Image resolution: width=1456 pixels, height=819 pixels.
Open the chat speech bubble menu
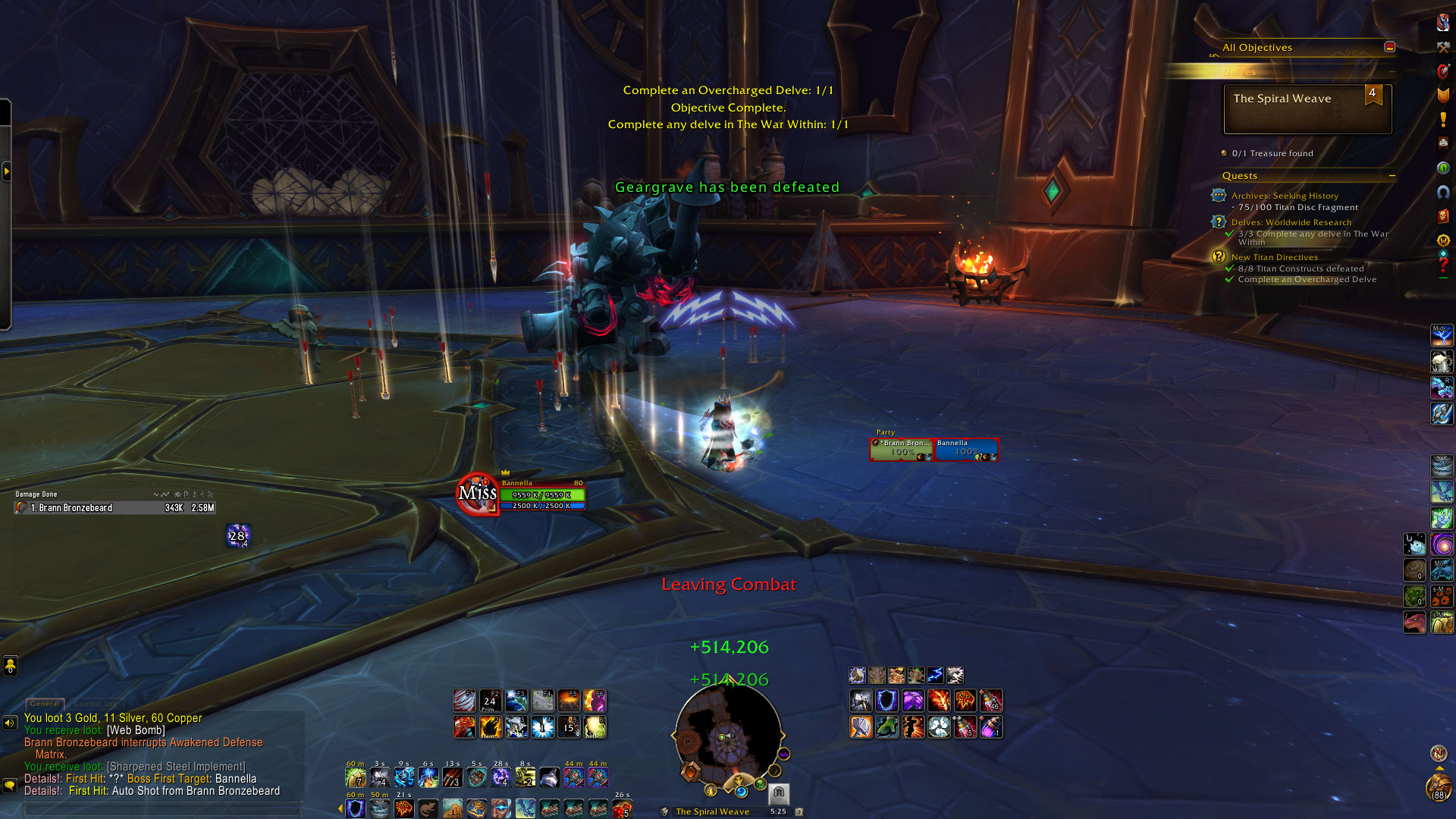pyautogui.click(x=10, y=786)
